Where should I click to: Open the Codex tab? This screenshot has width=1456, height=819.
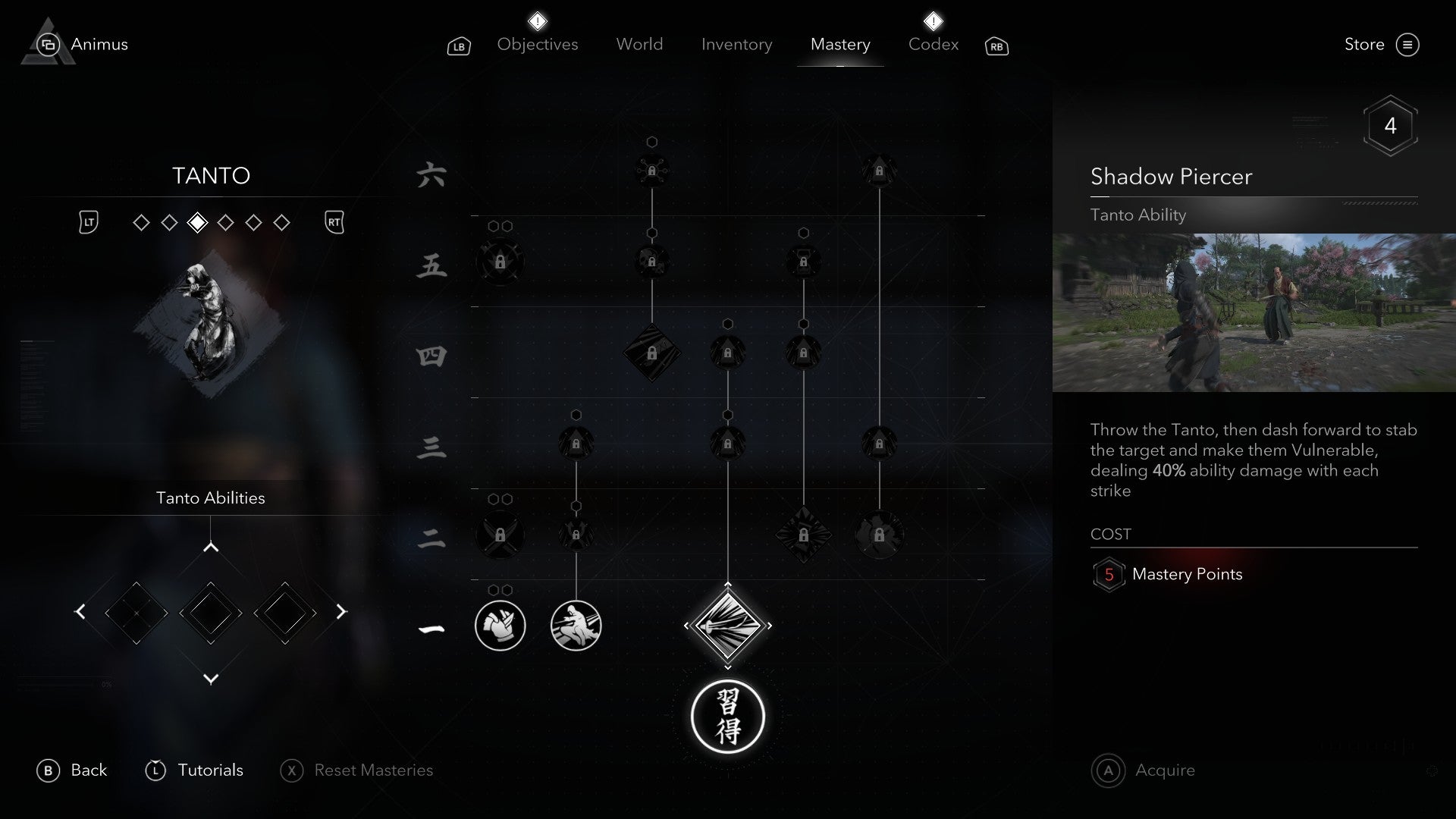pyautogui.click(x=932, y=44)
